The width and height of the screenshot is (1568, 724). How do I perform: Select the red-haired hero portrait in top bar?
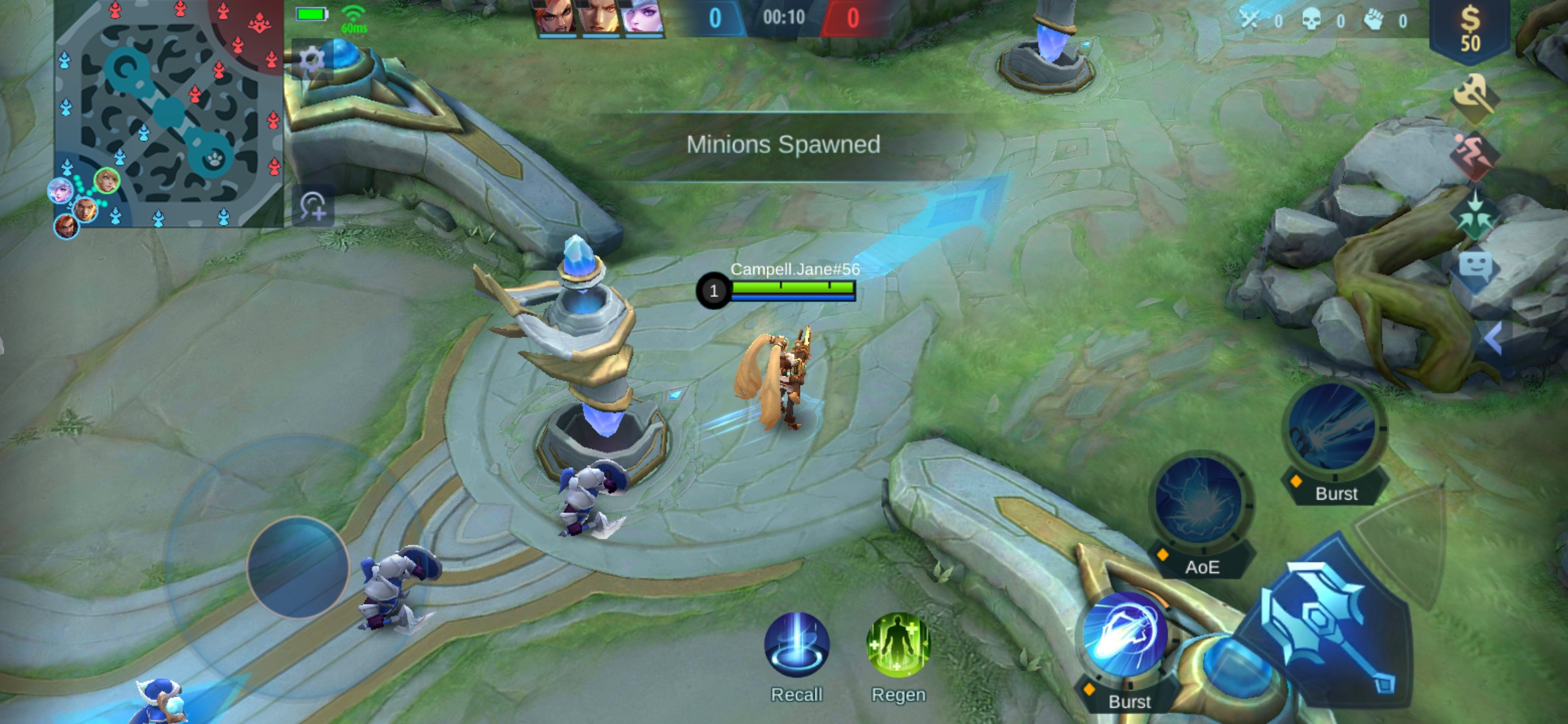[556, 17]
